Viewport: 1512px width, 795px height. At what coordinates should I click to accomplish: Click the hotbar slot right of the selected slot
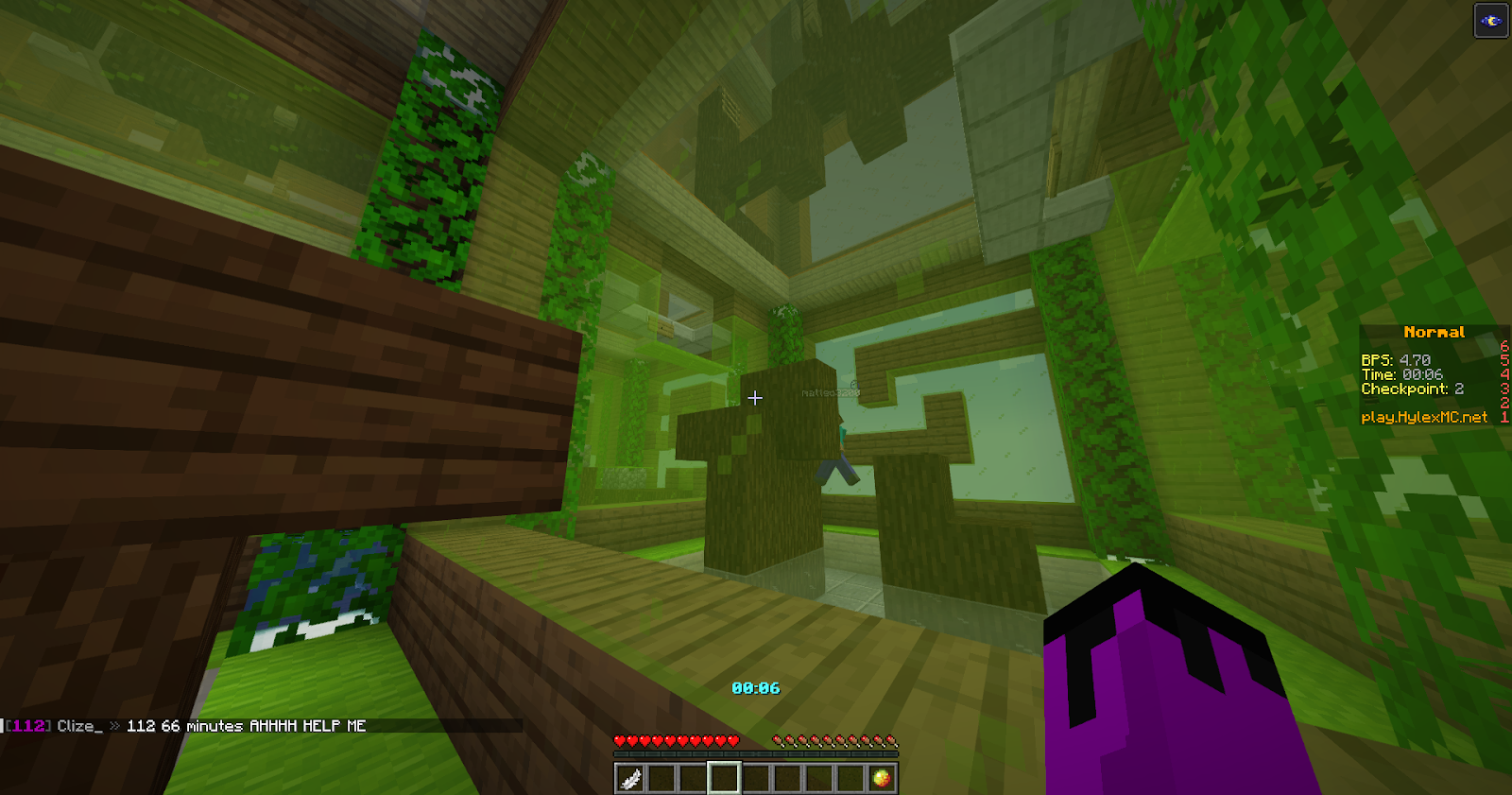756,778
